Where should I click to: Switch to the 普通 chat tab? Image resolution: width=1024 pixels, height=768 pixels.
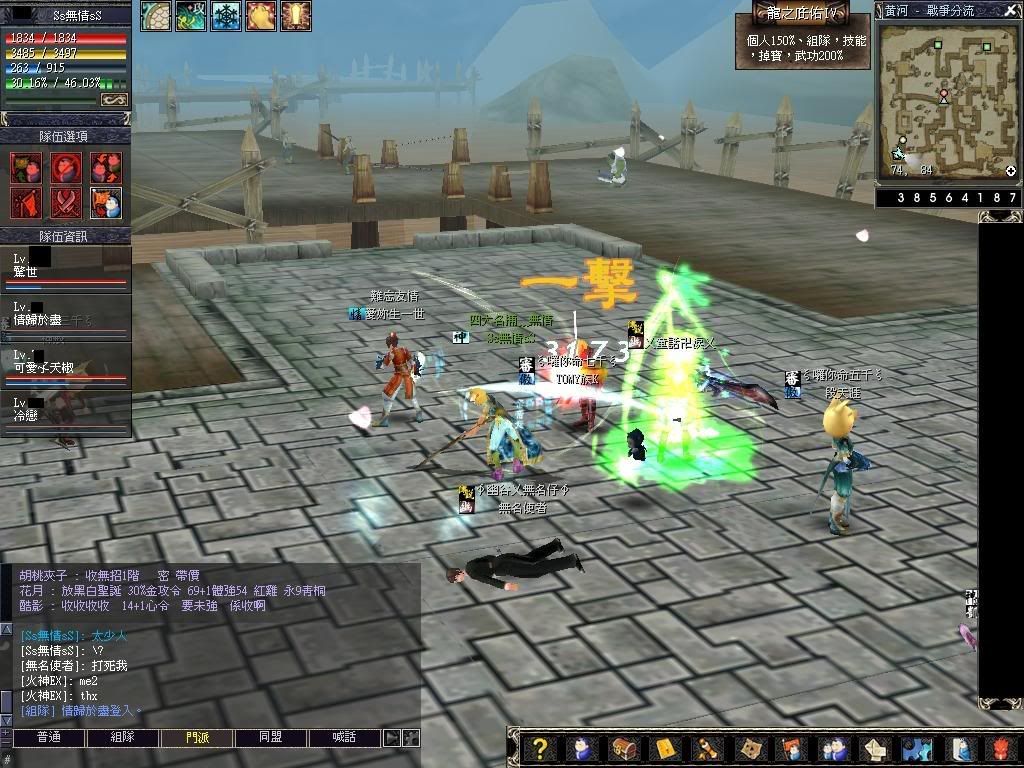click(x=48, y=737)
